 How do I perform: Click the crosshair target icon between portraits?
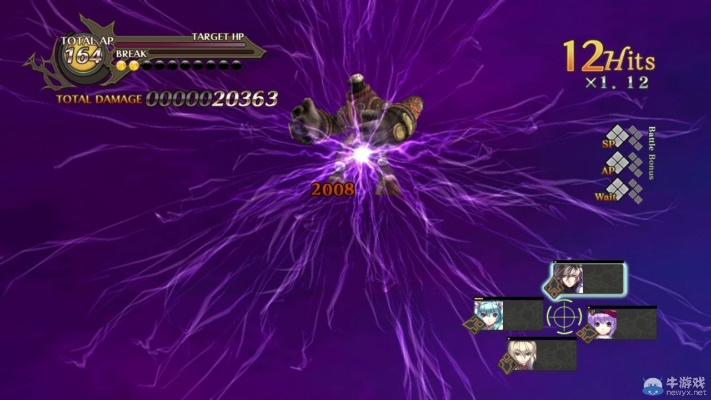click(x=563, y=316)
